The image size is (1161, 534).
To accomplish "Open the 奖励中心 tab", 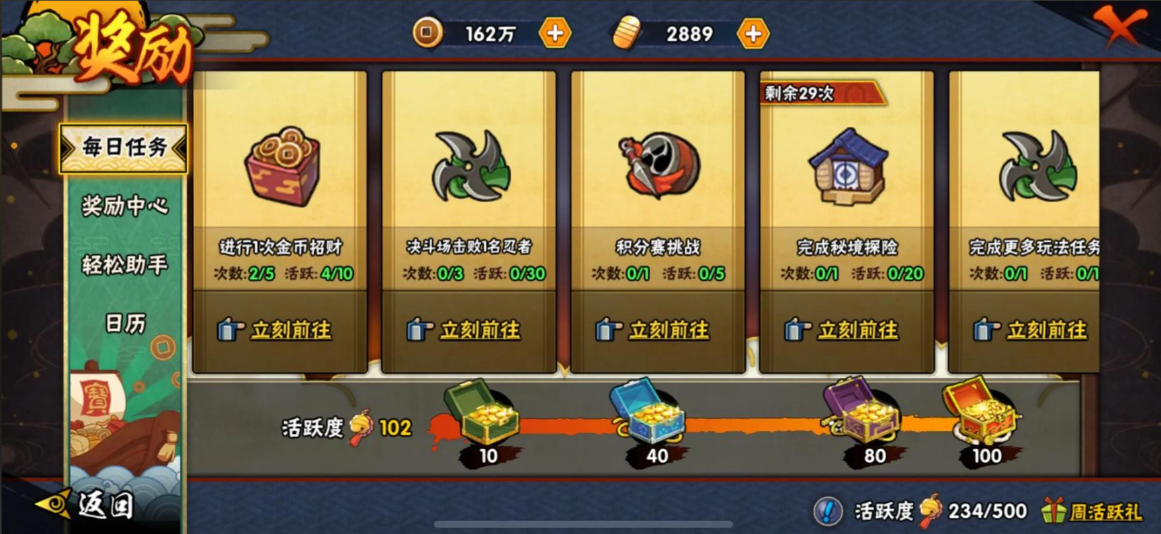I will tap(124, 206).
